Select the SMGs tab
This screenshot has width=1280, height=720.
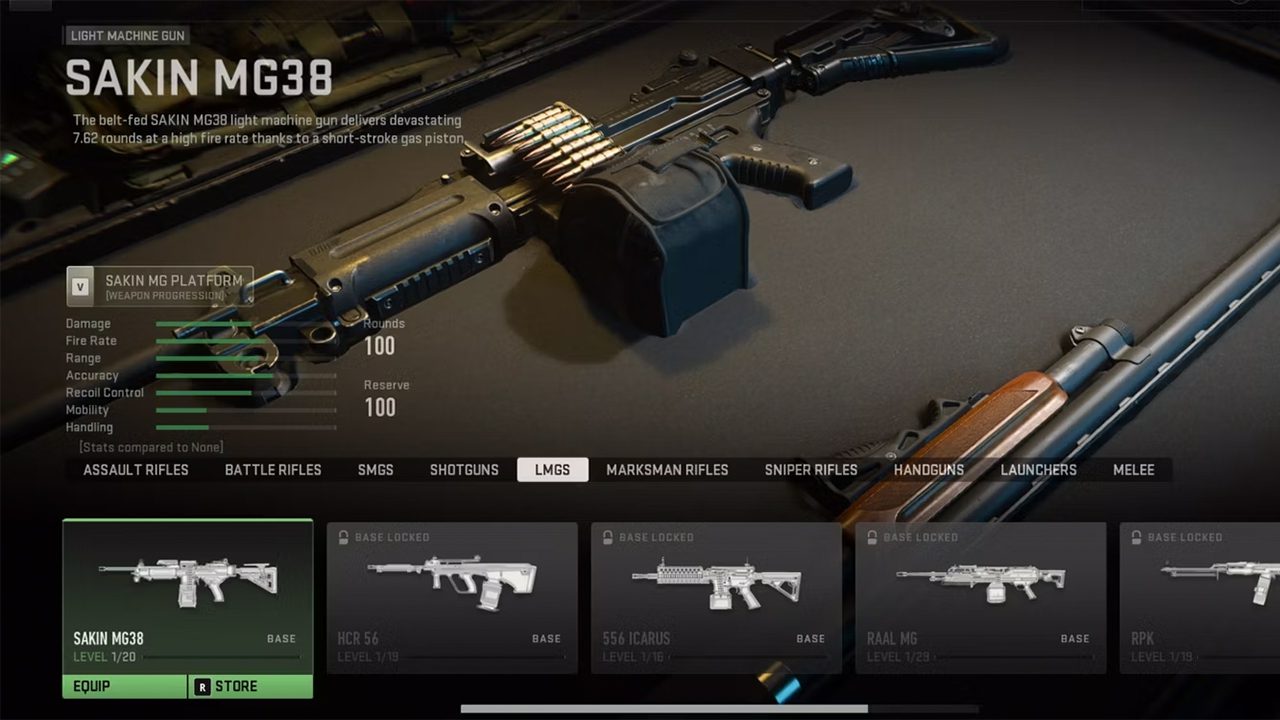click(x=376, y=470)
